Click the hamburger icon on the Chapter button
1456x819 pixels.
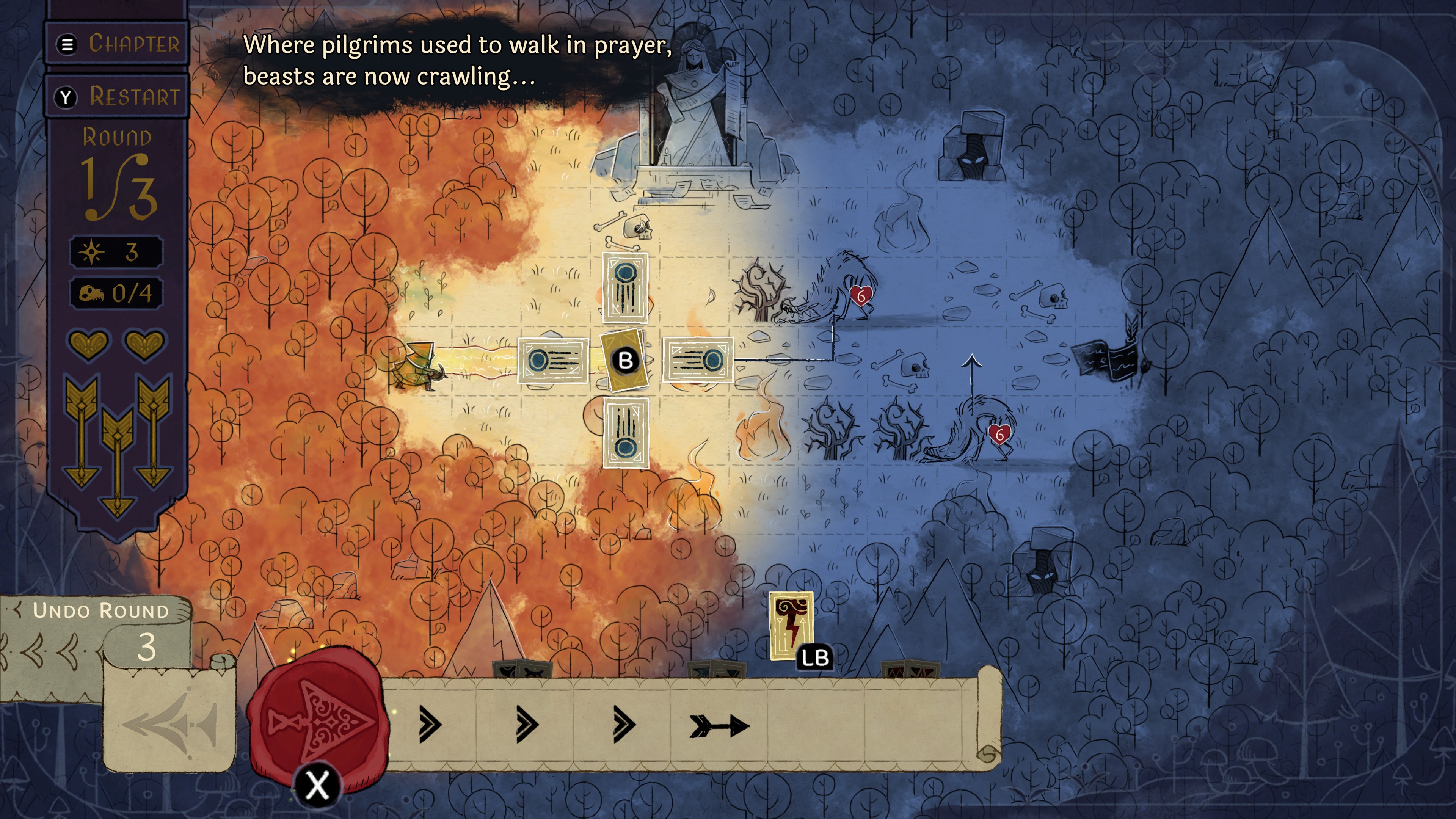pos(67,44)
